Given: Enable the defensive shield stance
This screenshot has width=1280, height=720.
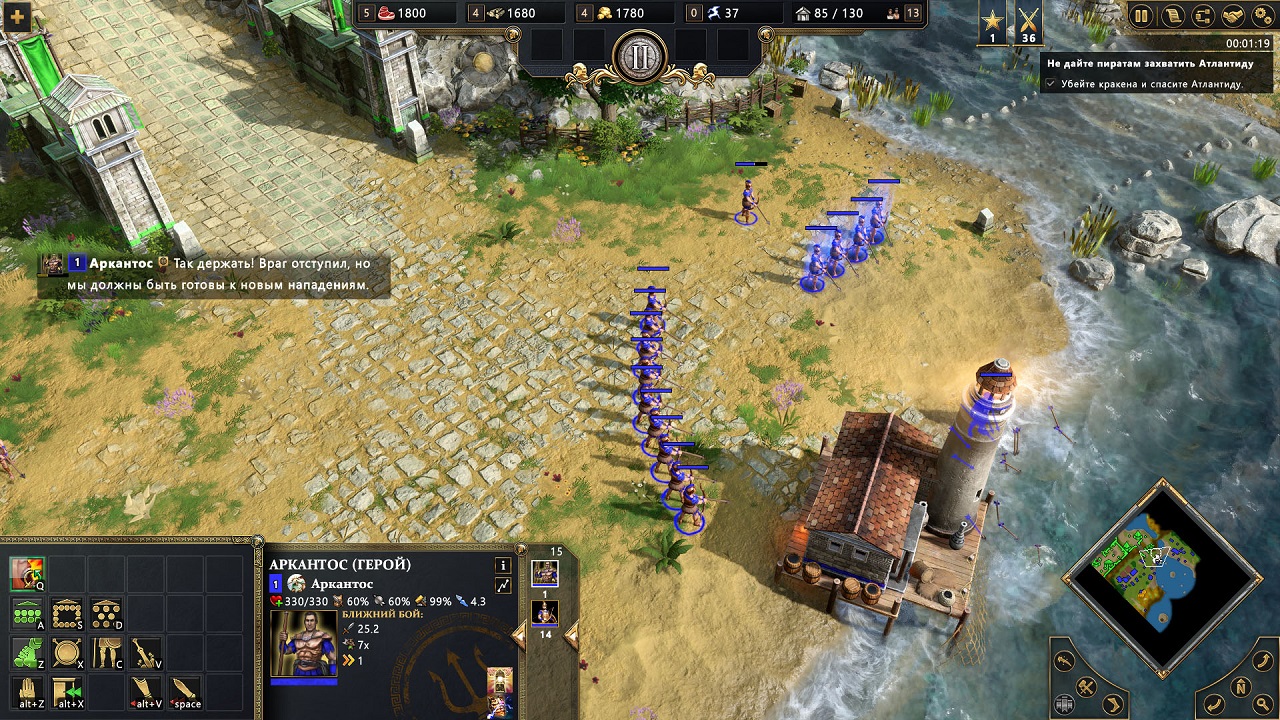Looking at the screenshot, I should coord(66,651).
